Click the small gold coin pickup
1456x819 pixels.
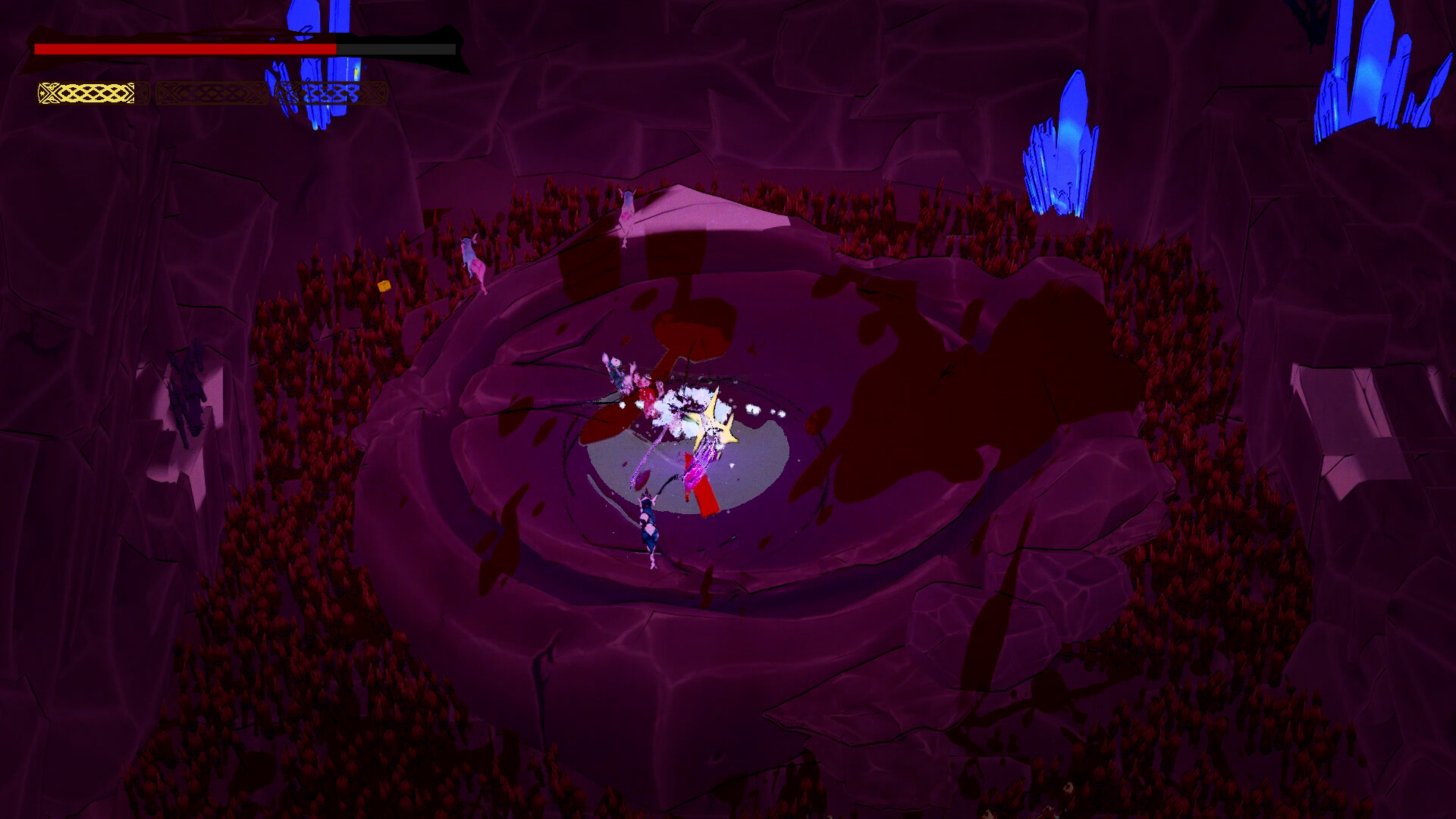tap(383, 284)
